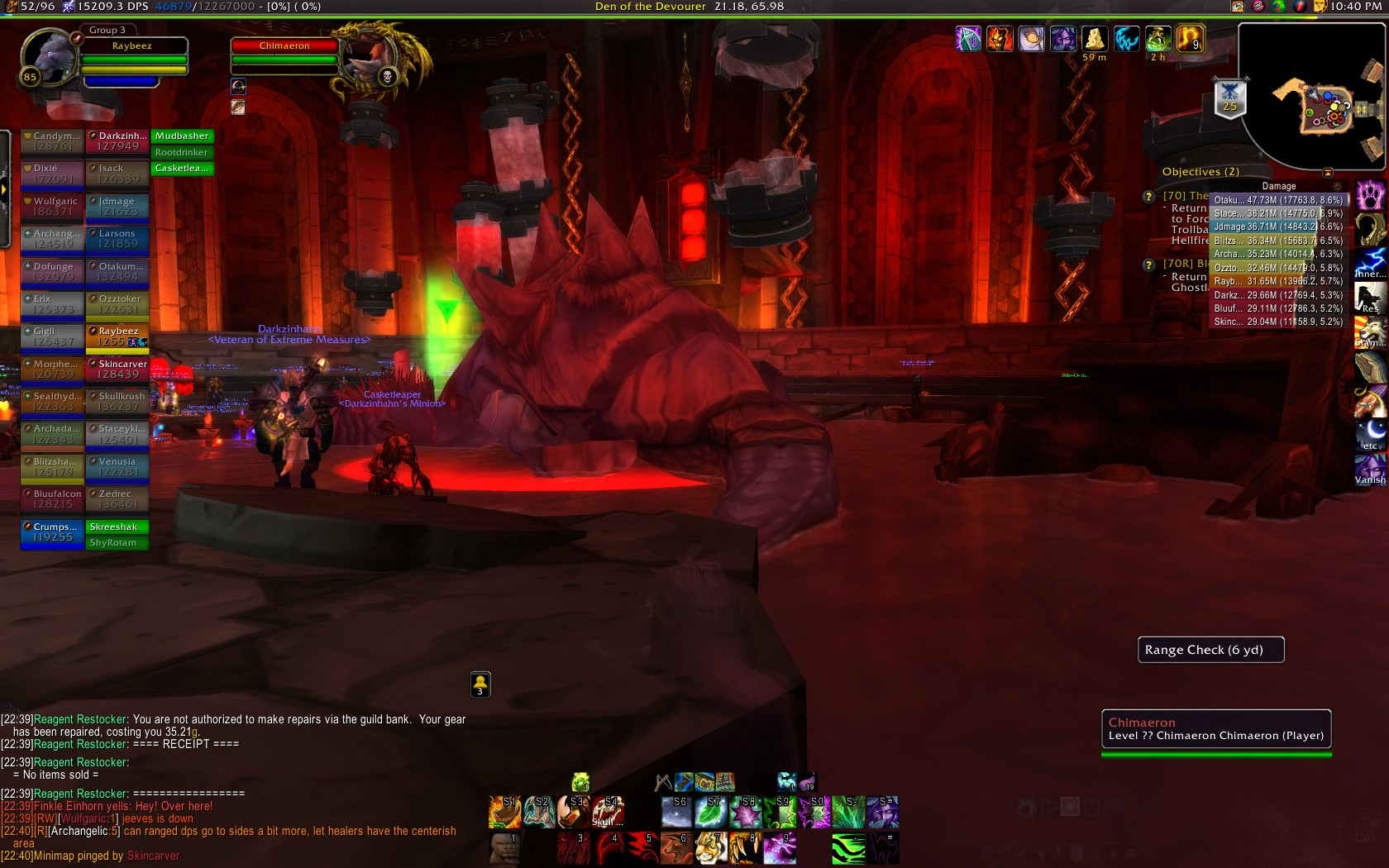Screen dimensions: 1389x868
Task: Select the Mudbasher pet frame
Action: pos(182,136)
